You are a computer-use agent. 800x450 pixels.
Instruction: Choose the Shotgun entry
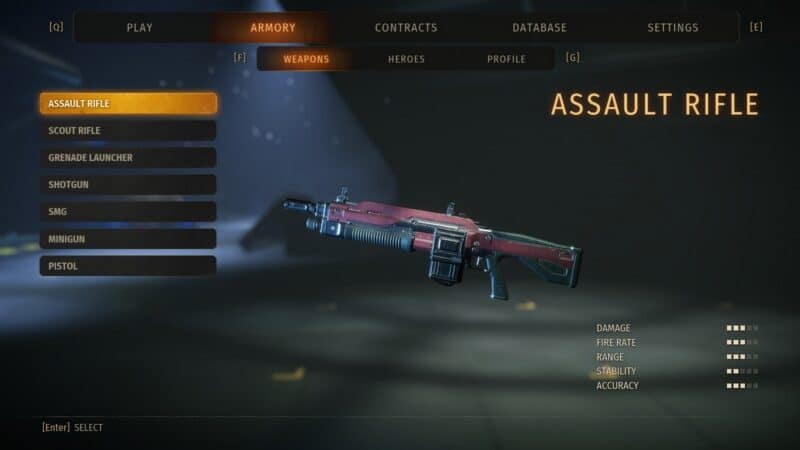point(128,185)
